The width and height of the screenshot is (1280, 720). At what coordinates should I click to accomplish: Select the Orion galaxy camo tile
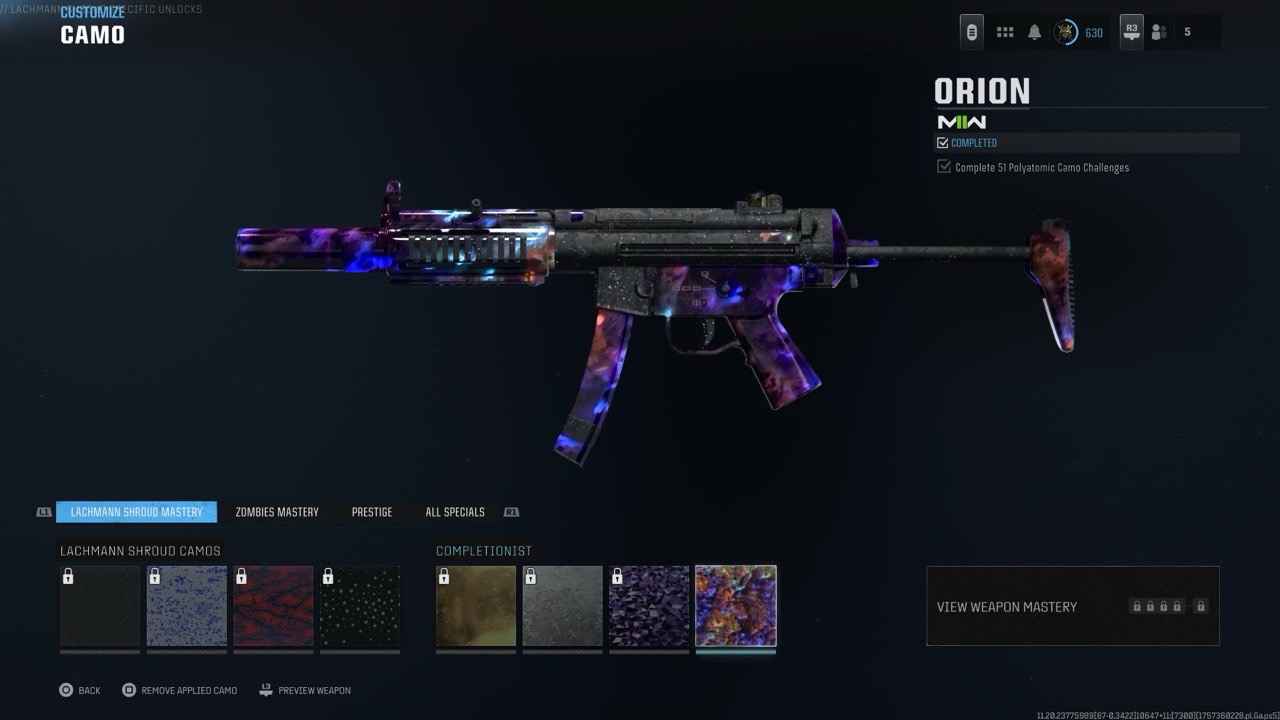736,606
